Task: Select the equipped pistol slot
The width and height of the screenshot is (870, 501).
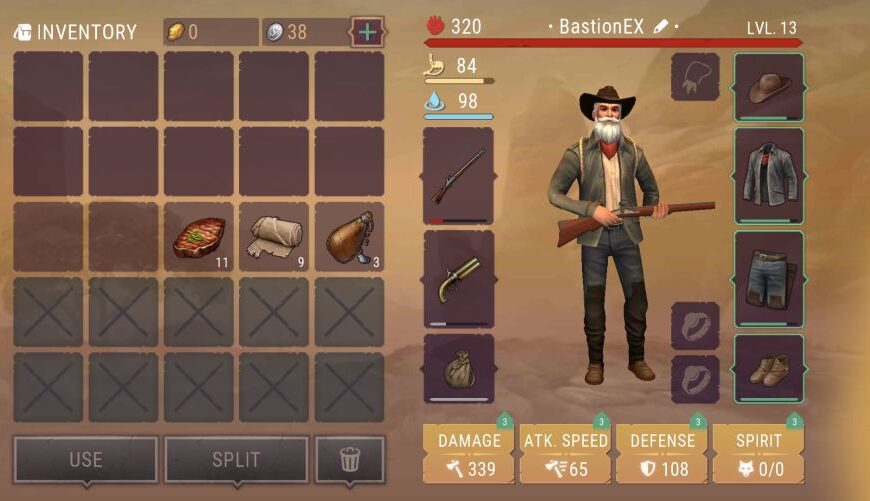Action: tap(458, 279)
